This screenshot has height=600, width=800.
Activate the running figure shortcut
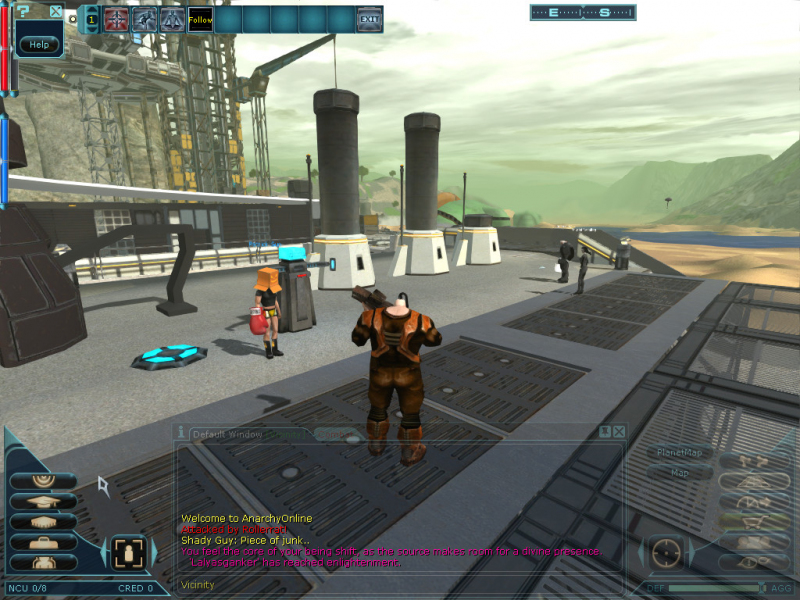pyautogui.click(x=145, y=19)
